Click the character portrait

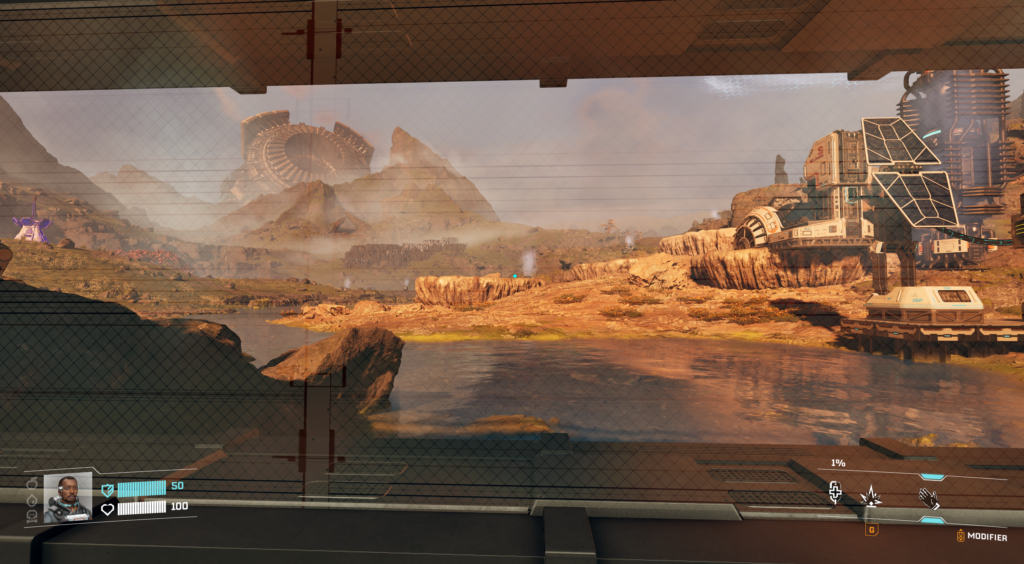point(67,497)
